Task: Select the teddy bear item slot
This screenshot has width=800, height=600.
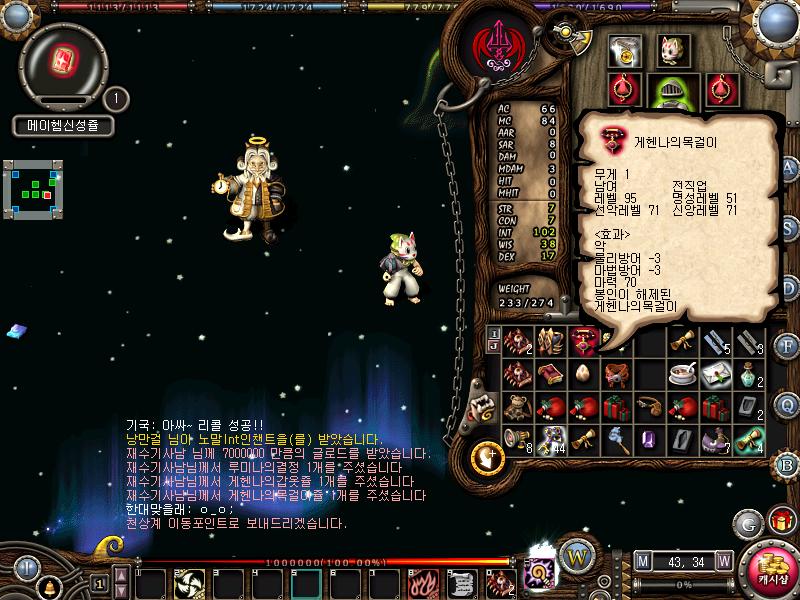Action: coord(517,407)
